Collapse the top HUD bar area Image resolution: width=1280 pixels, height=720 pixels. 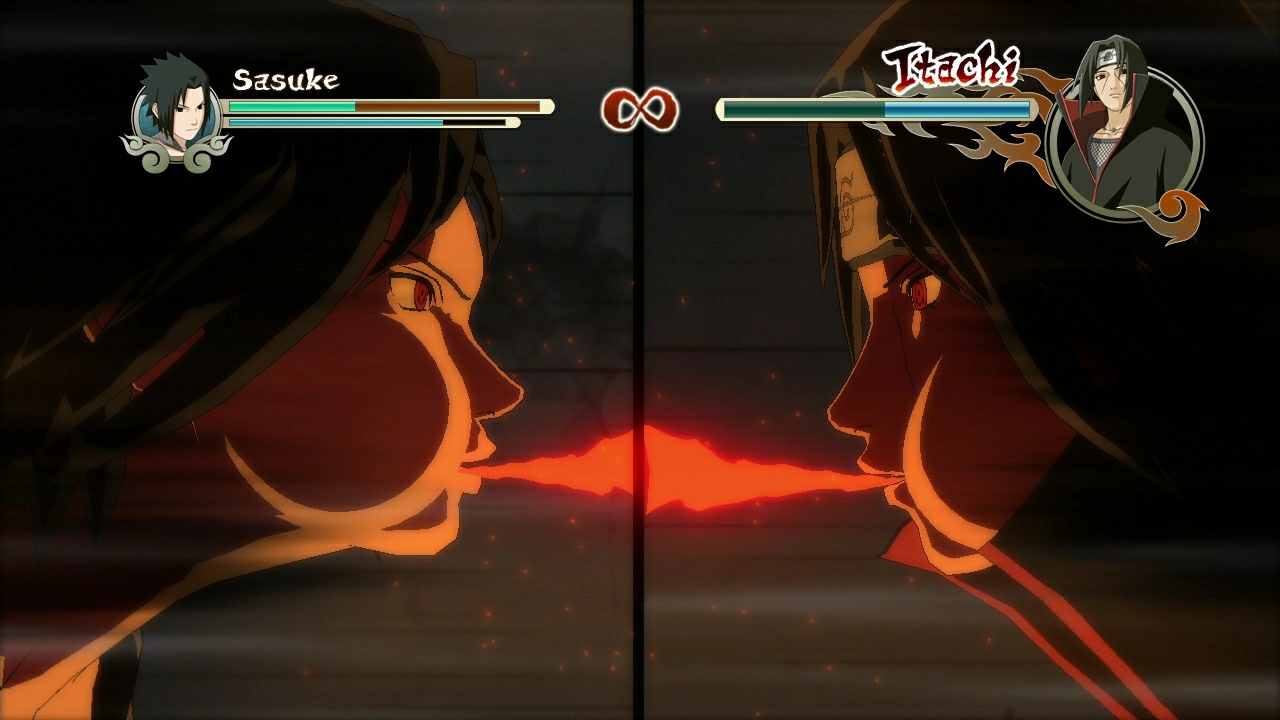point(640,60)
